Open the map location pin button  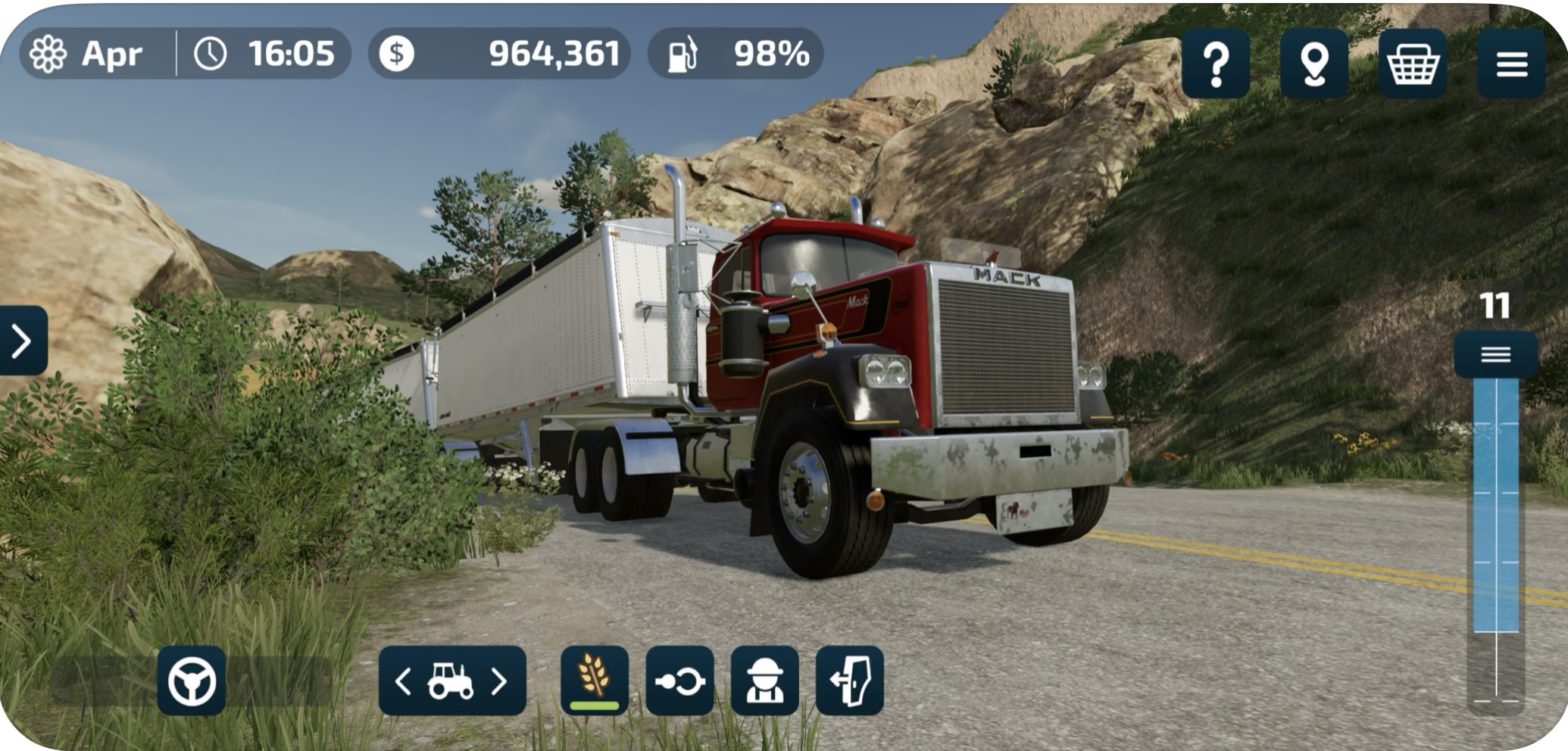(1313, 64)
